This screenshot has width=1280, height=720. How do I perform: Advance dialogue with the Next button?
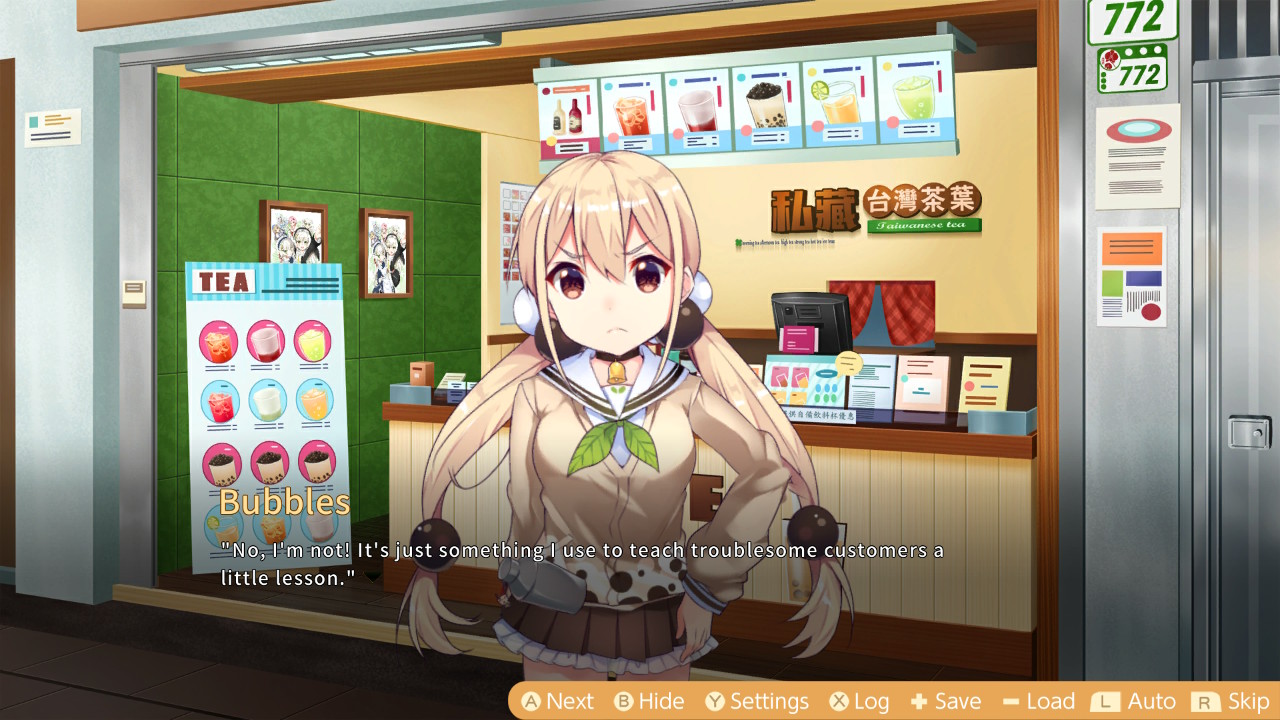(558, 701)
